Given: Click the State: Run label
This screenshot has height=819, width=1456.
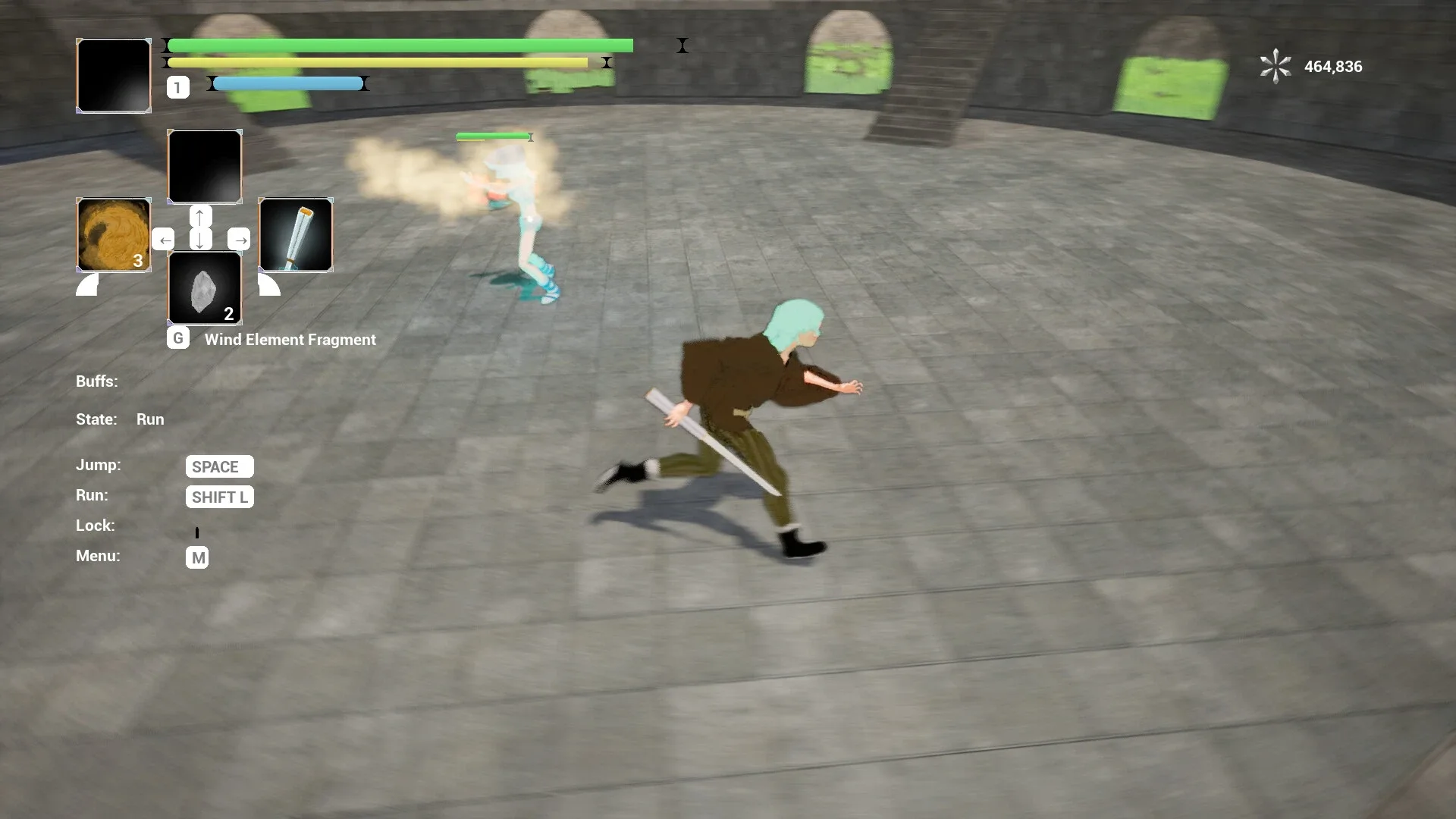Looking at the screenshot, I should pyautogui.click(x=120, y=419).
